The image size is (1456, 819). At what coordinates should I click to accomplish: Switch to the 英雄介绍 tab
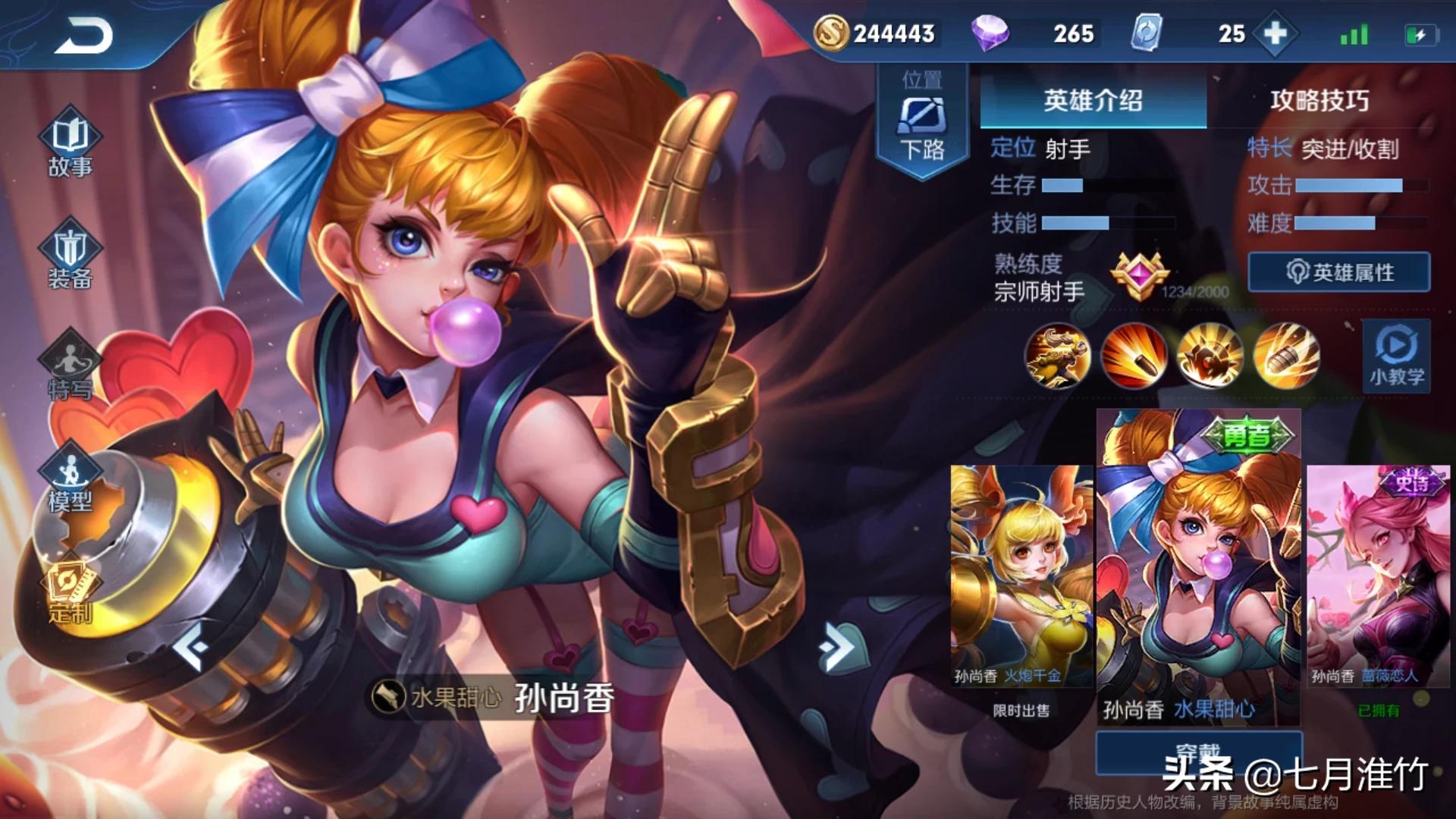point(1093,100)
